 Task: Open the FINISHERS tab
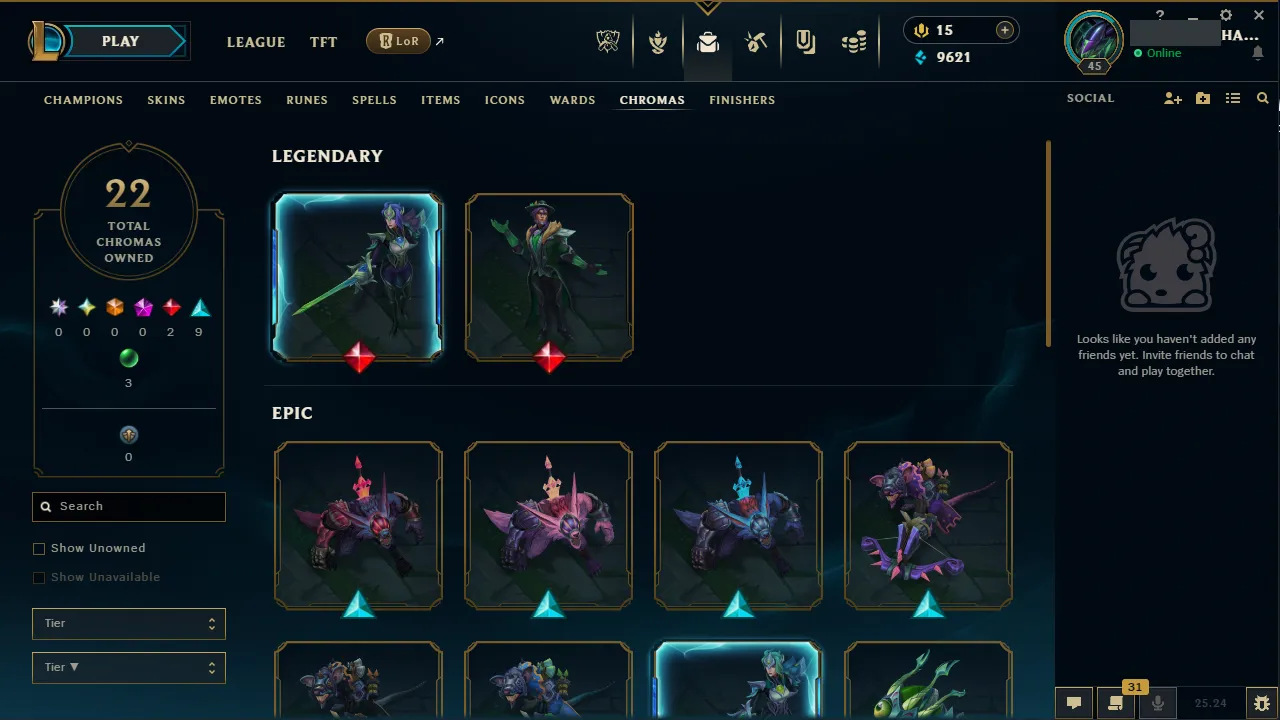pyautogui.click(x=742, y=100)
